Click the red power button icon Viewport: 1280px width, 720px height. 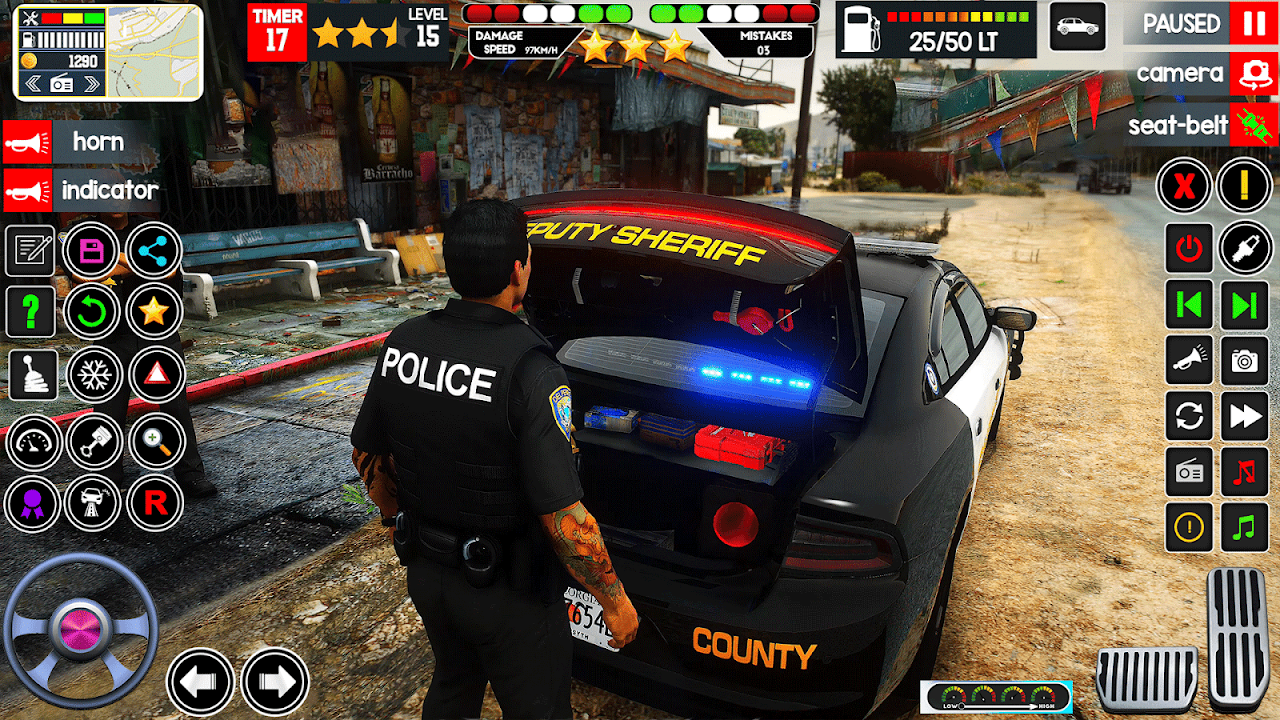pos(1189,248)
